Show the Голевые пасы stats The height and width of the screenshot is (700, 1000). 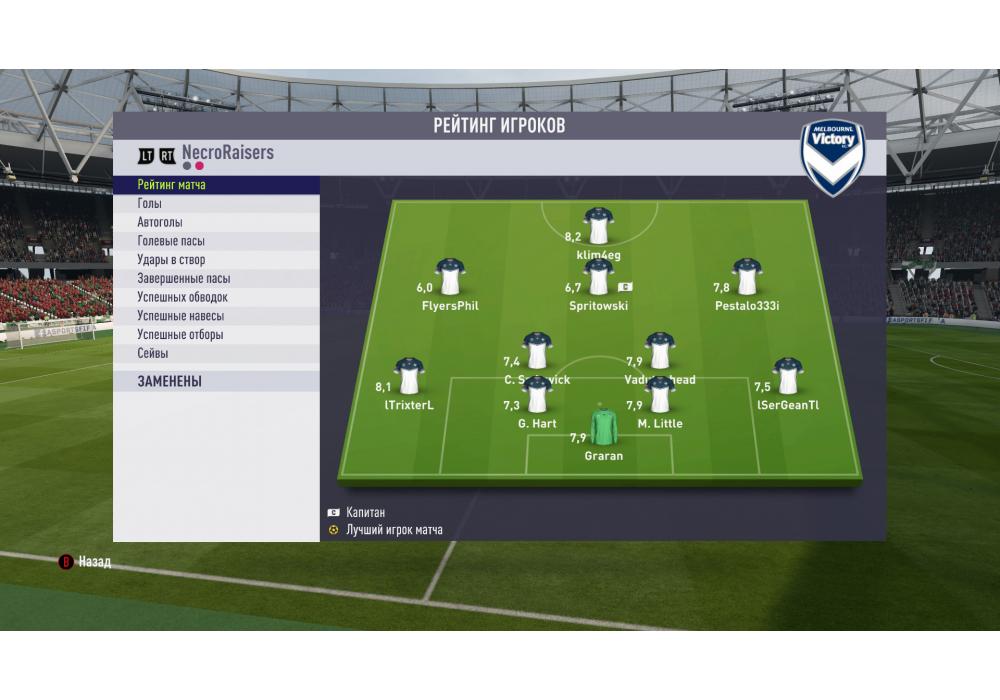click(x=216, y=241)
